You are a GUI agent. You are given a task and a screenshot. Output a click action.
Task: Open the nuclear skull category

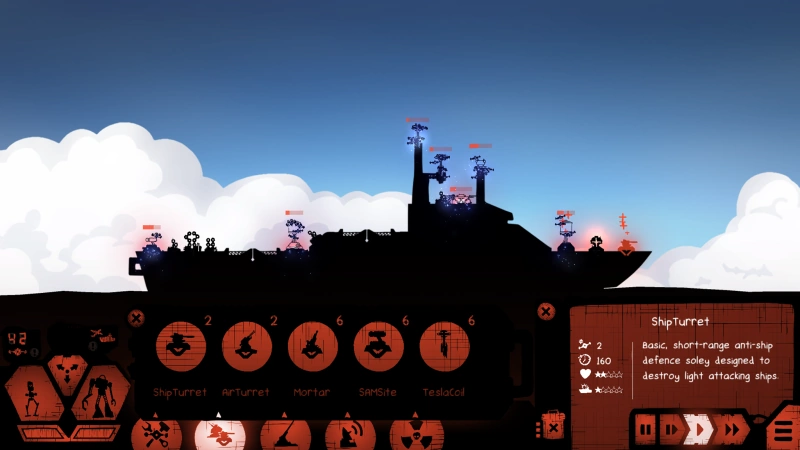coord(413,435)
